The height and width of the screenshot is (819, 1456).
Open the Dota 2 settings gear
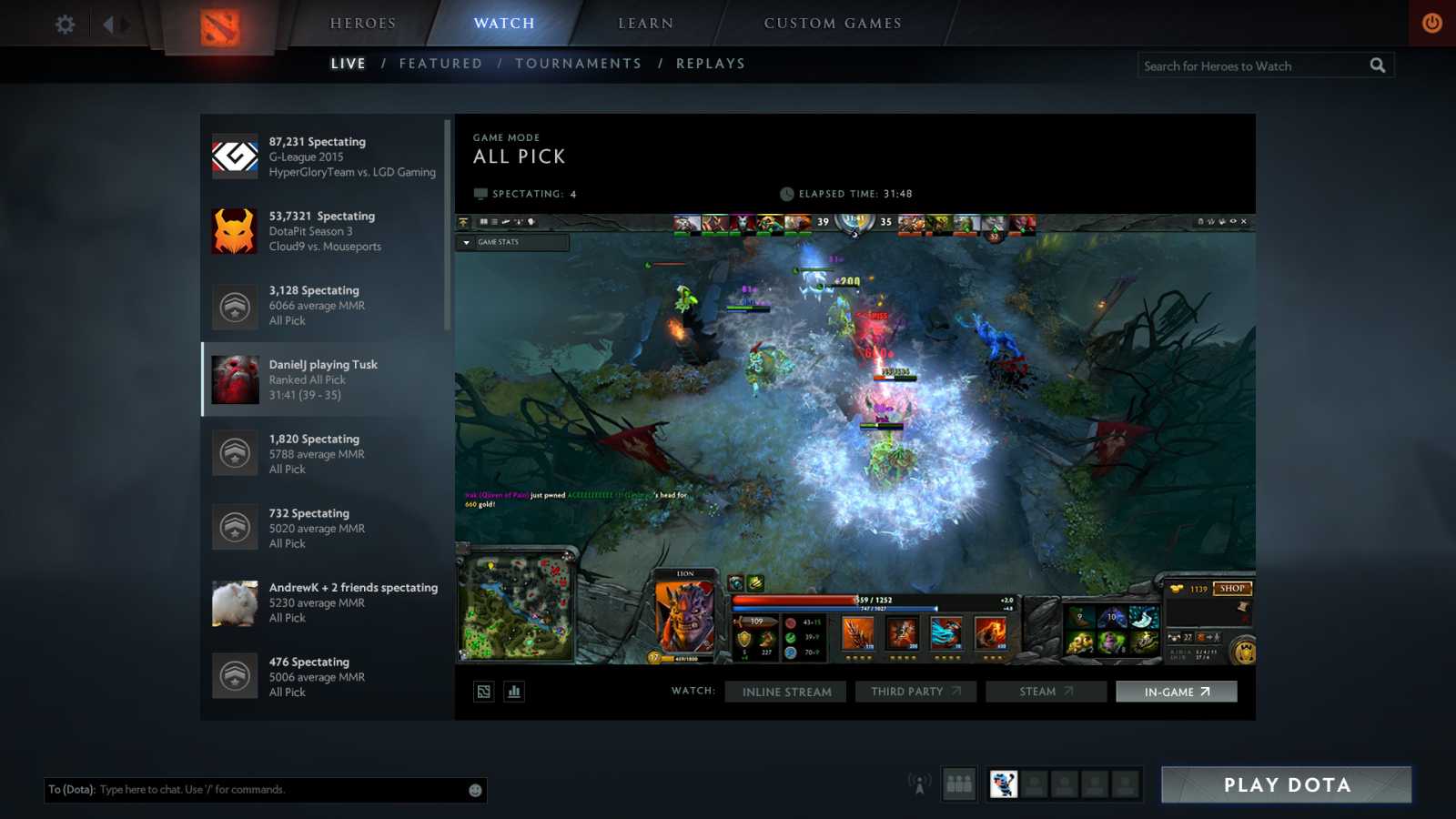63,25
